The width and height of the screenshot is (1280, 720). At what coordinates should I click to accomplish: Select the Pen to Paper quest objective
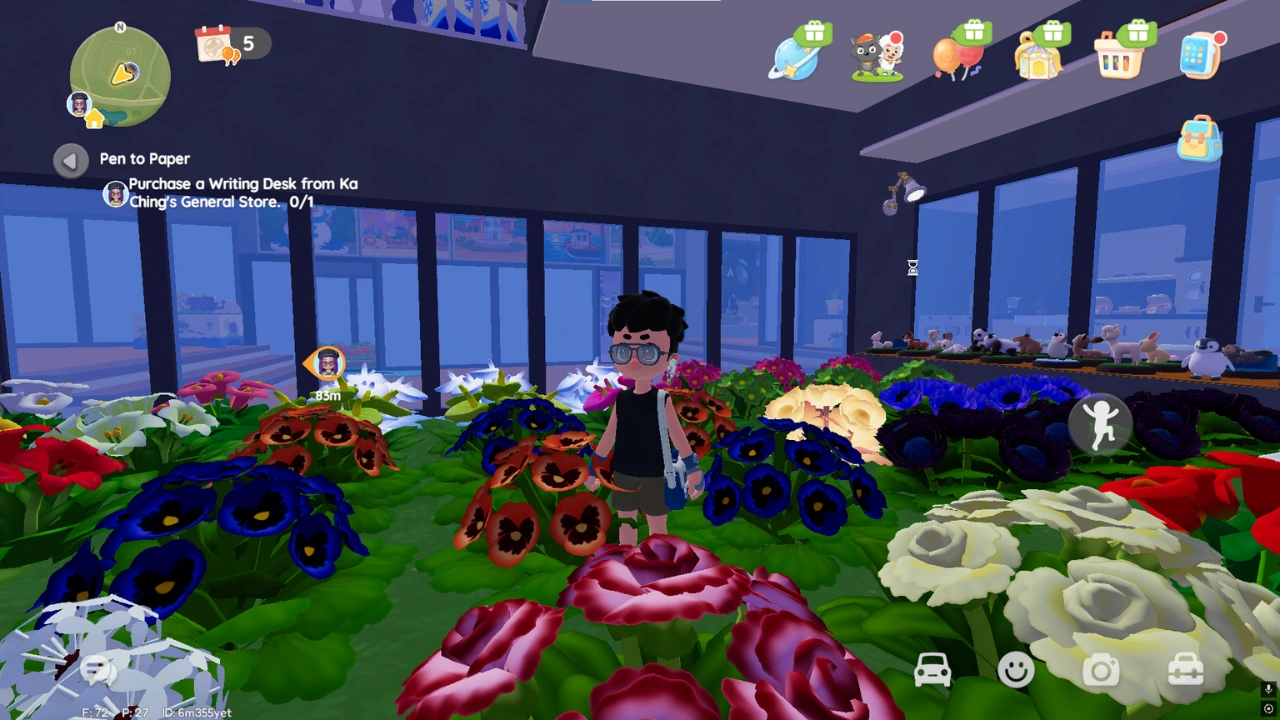pos(242,193)
